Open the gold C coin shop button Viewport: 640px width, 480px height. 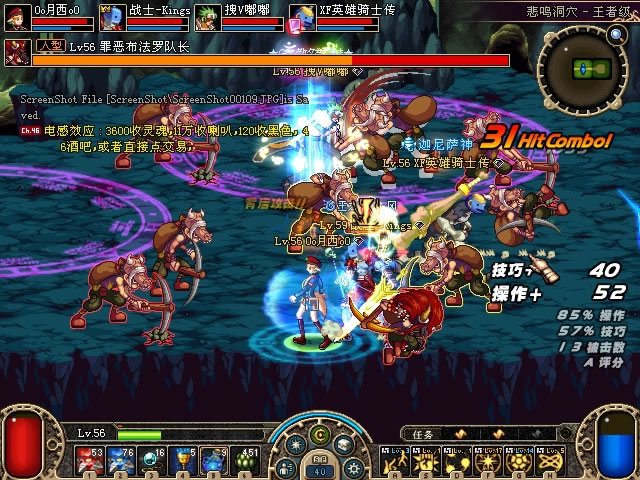320,434
